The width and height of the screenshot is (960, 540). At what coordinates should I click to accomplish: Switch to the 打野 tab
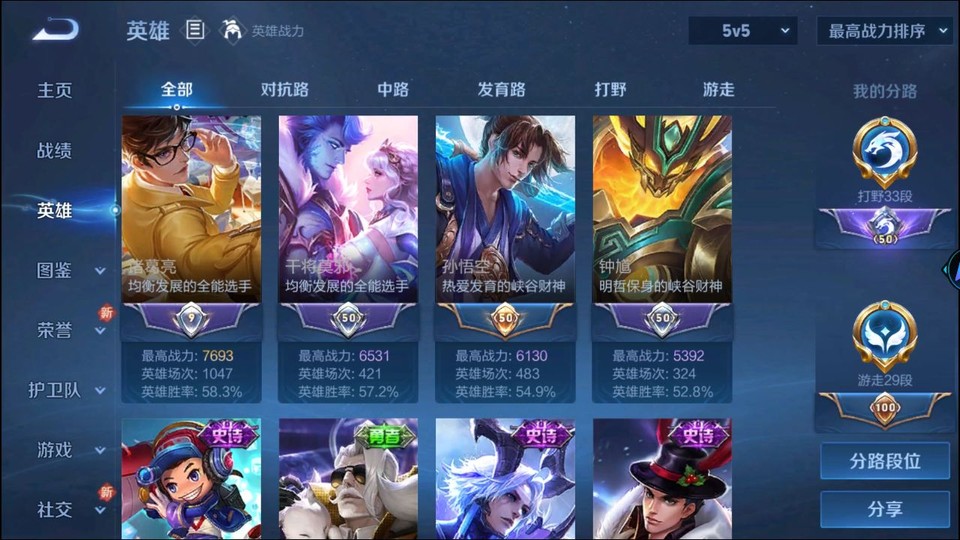tap(610, 90)
